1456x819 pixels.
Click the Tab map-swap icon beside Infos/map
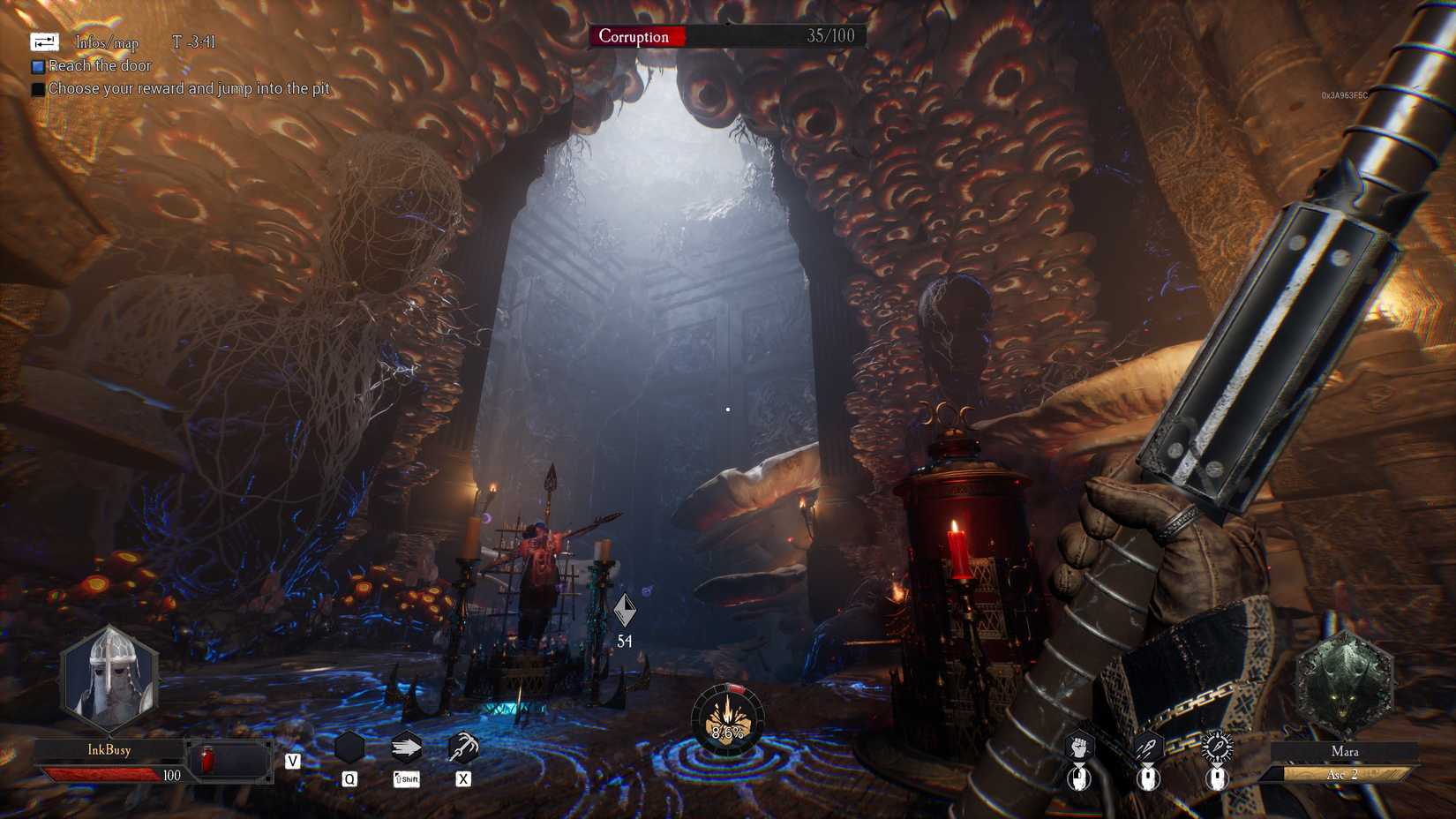point(42,41)
